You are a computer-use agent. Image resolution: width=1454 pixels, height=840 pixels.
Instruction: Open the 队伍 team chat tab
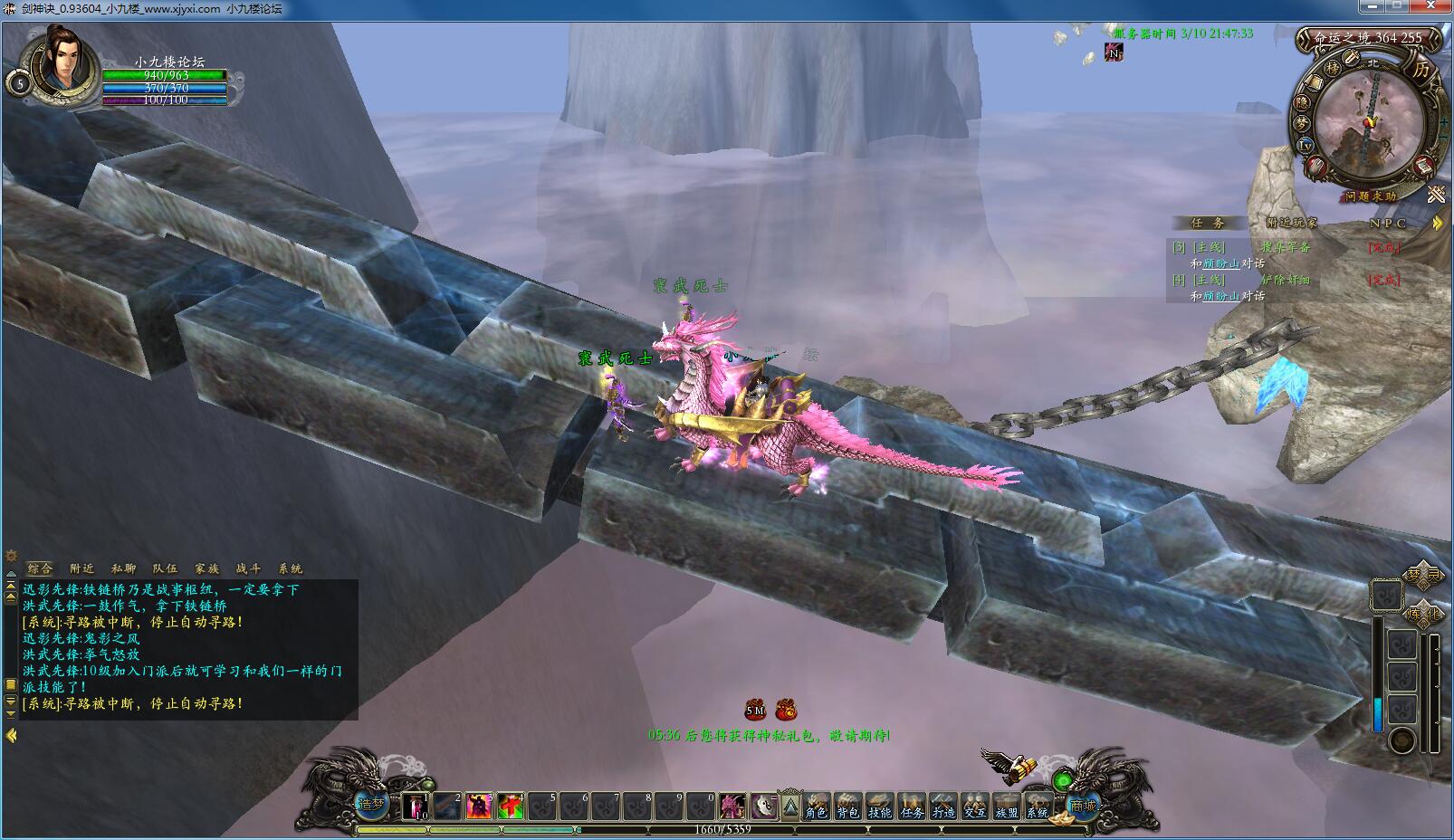click(x=165, y=568)
